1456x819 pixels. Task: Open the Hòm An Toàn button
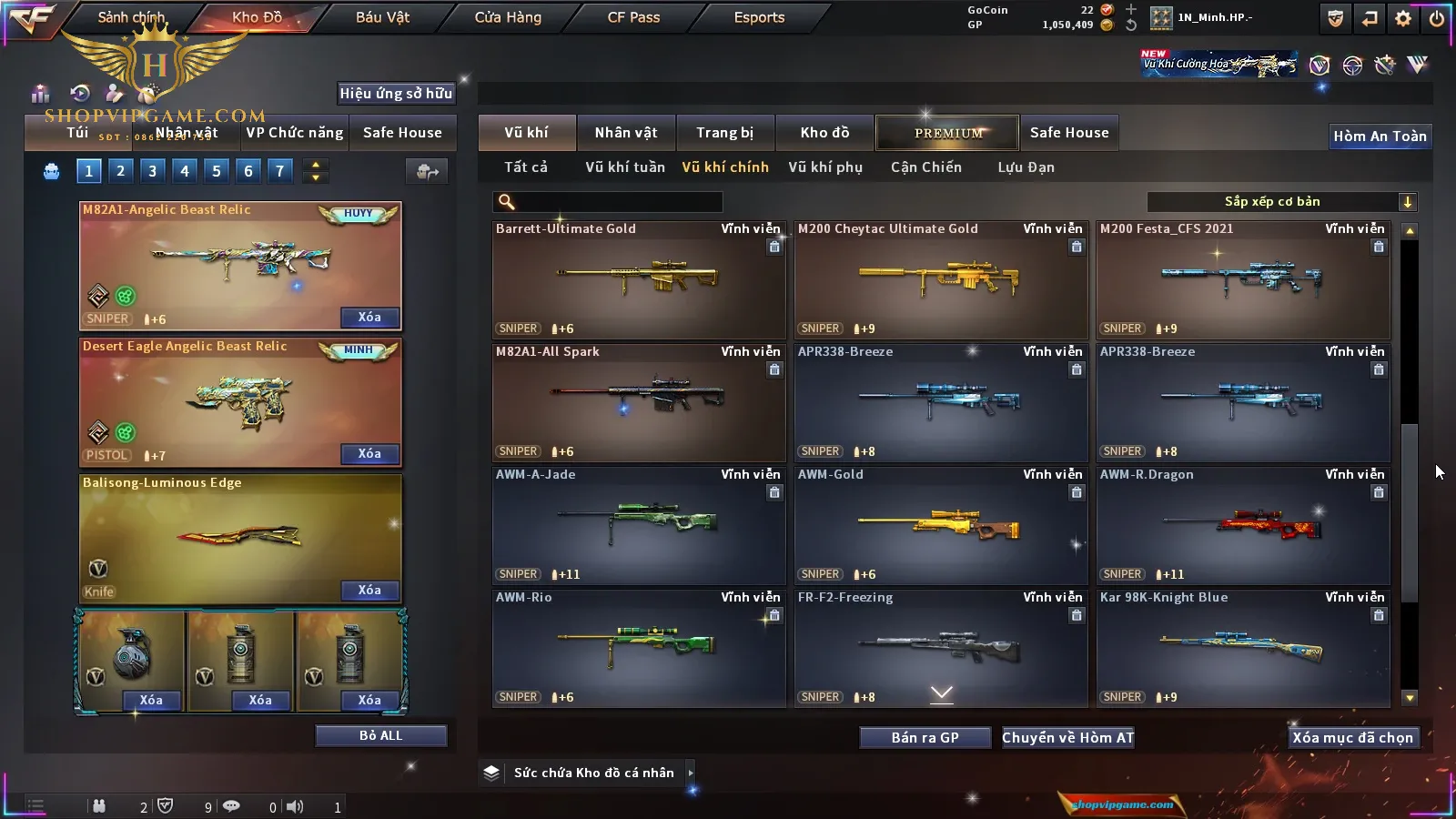[x=1380, y=136]
